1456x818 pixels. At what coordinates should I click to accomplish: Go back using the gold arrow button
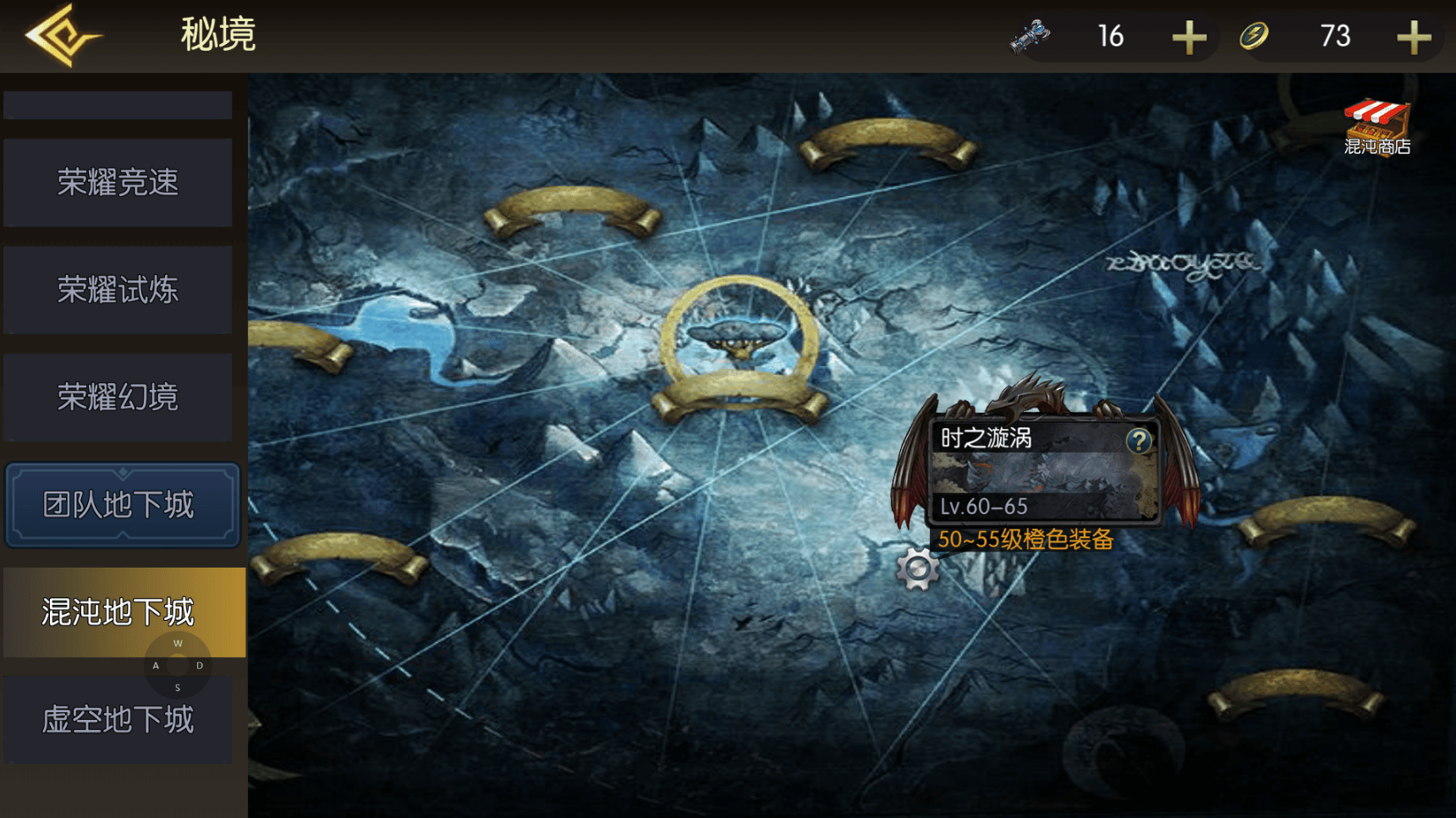point(63,36)
